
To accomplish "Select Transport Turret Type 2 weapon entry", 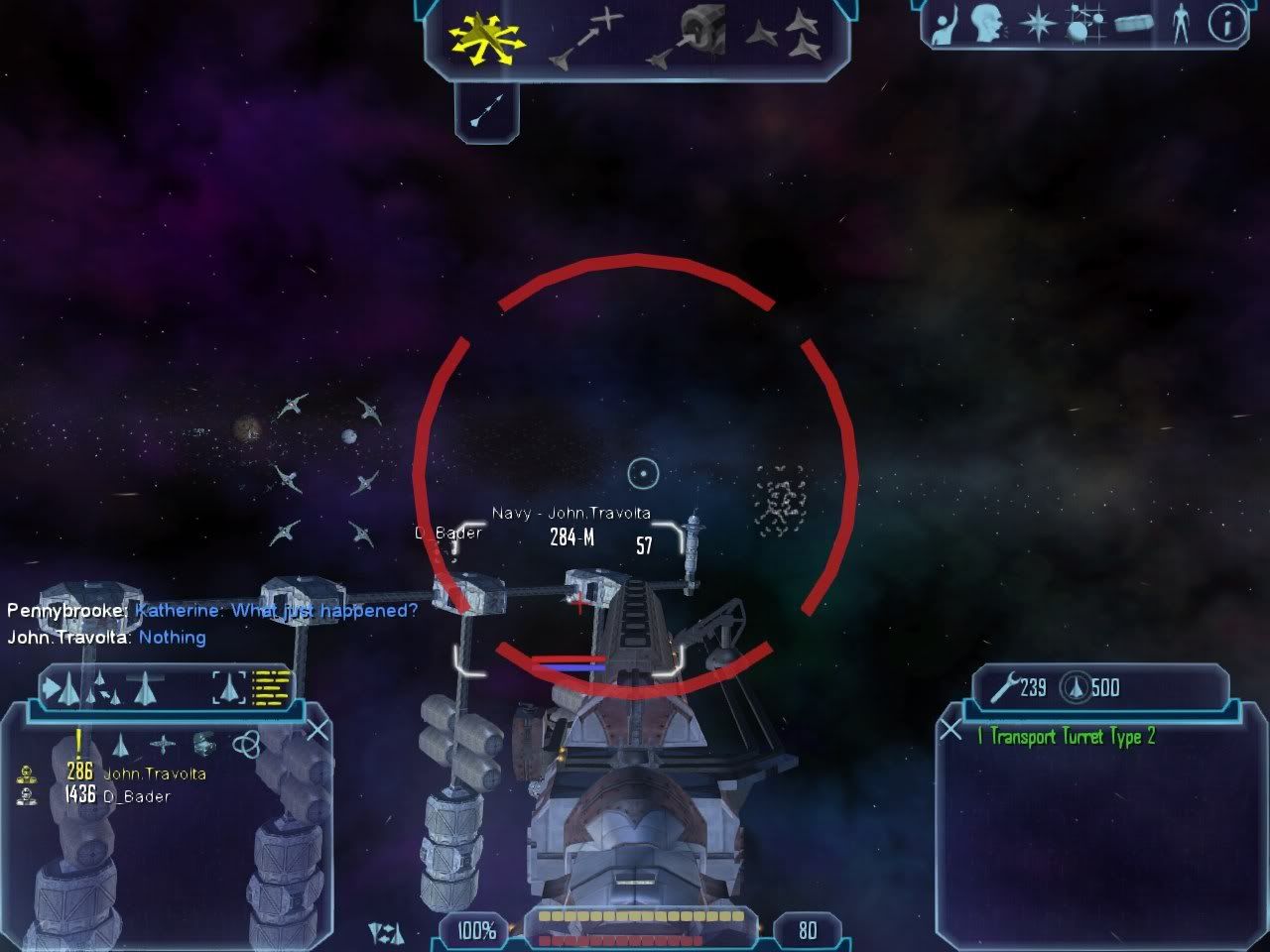I will coord(1067,736).
